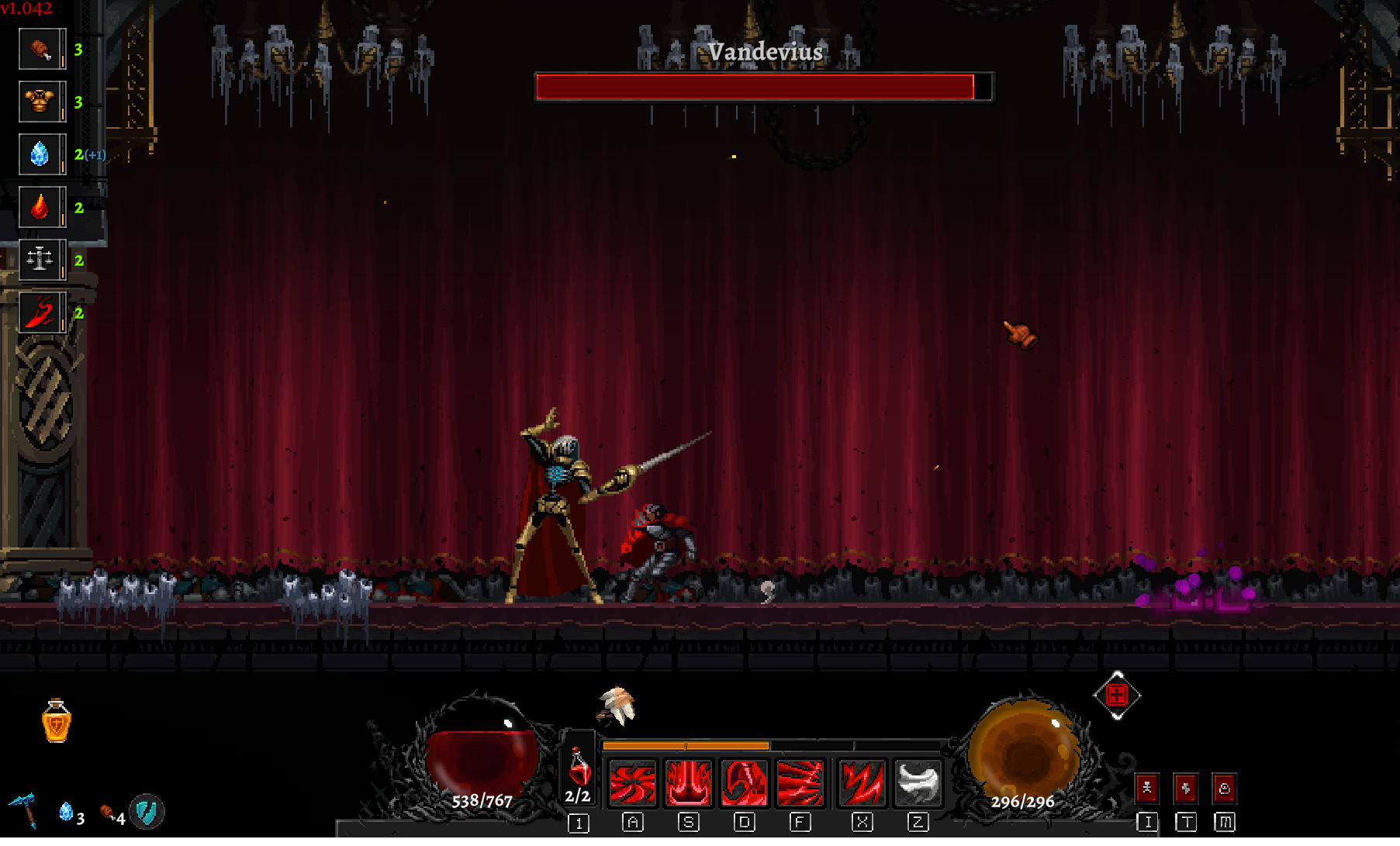1400x846 pixels.
Task: Activate the red pillar eruption skill
Action: 688,782
